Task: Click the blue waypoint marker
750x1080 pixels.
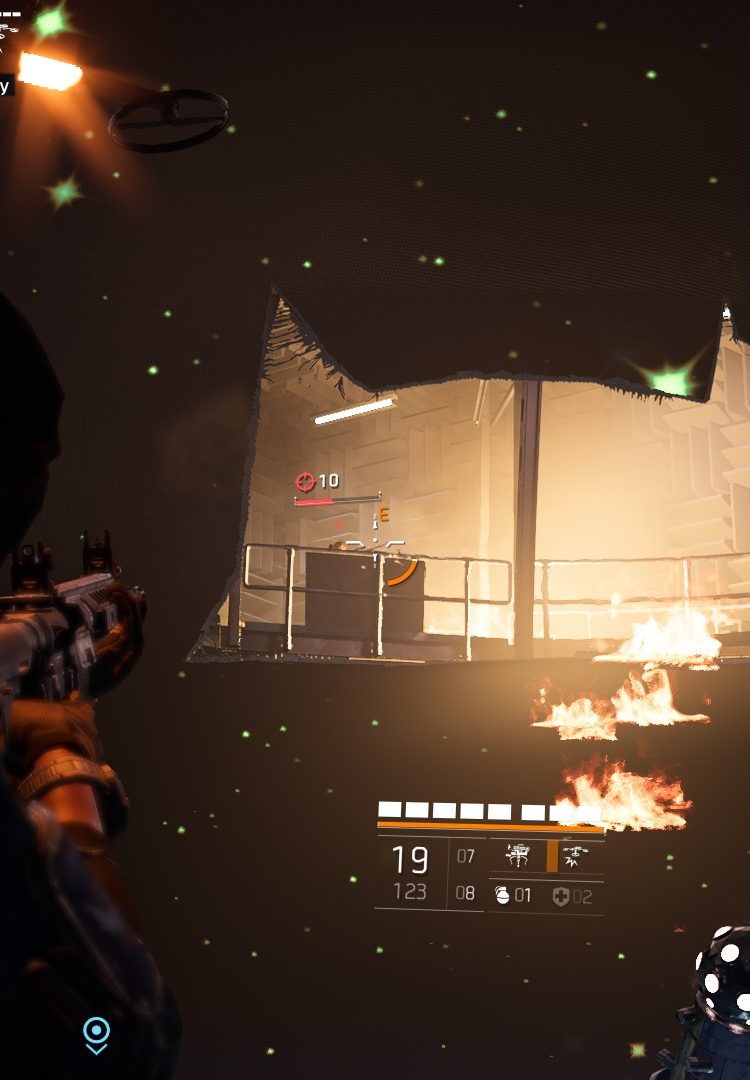Action: click(x=96, y=1032)
